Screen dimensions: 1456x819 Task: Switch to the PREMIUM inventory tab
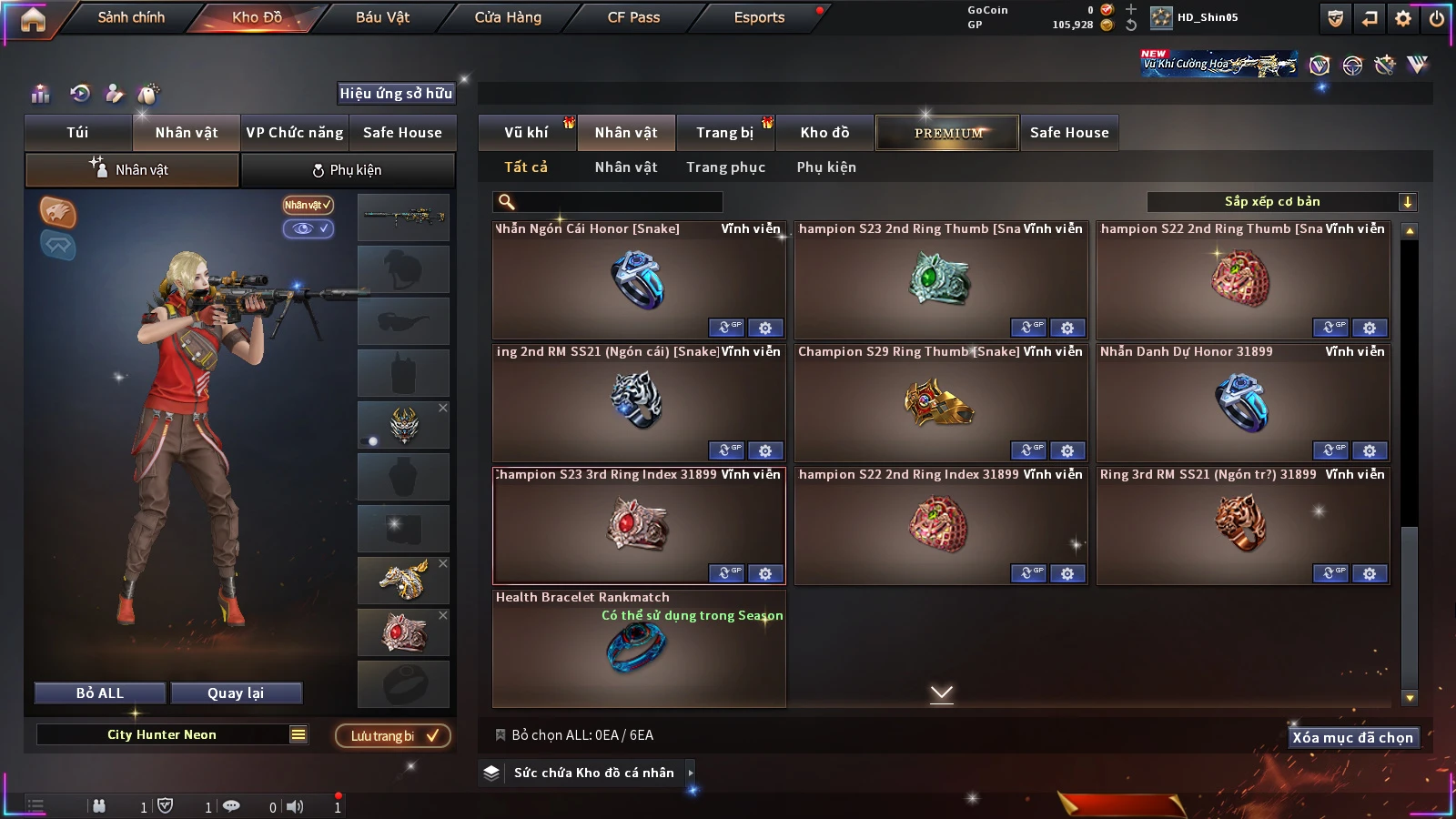coord(948,133)
